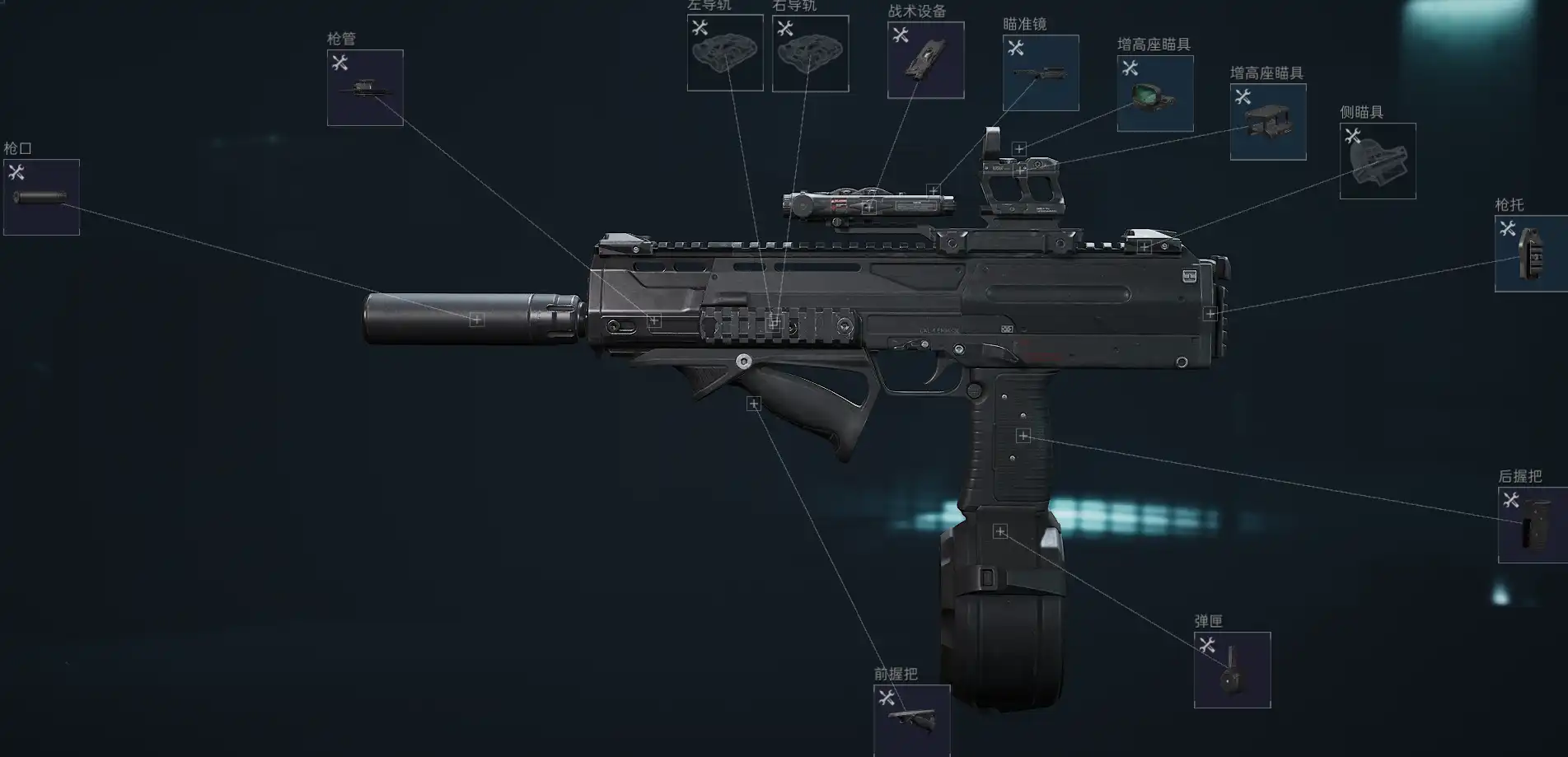Click the plus marker below the angled foregrip
1568x757 pixels.
point(753,404)
